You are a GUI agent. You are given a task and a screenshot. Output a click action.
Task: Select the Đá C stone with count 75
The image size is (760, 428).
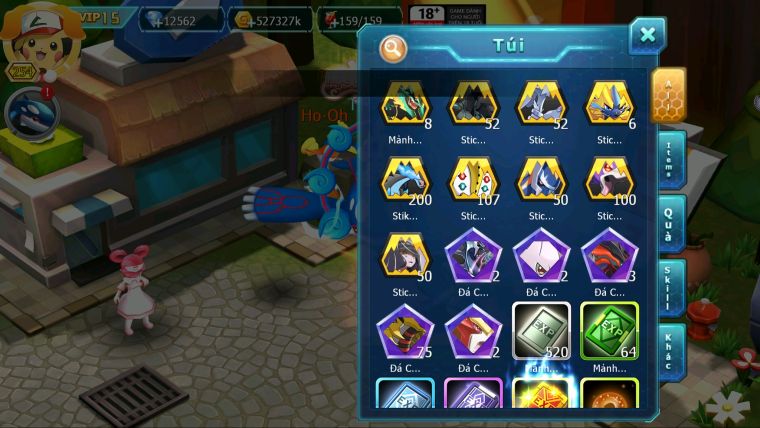[x=405, y=331]
